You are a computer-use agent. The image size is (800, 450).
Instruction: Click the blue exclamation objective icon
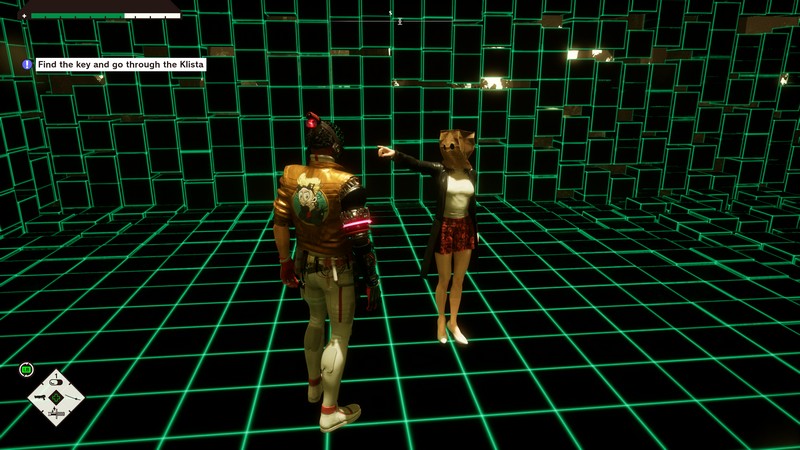pos(27,64)
